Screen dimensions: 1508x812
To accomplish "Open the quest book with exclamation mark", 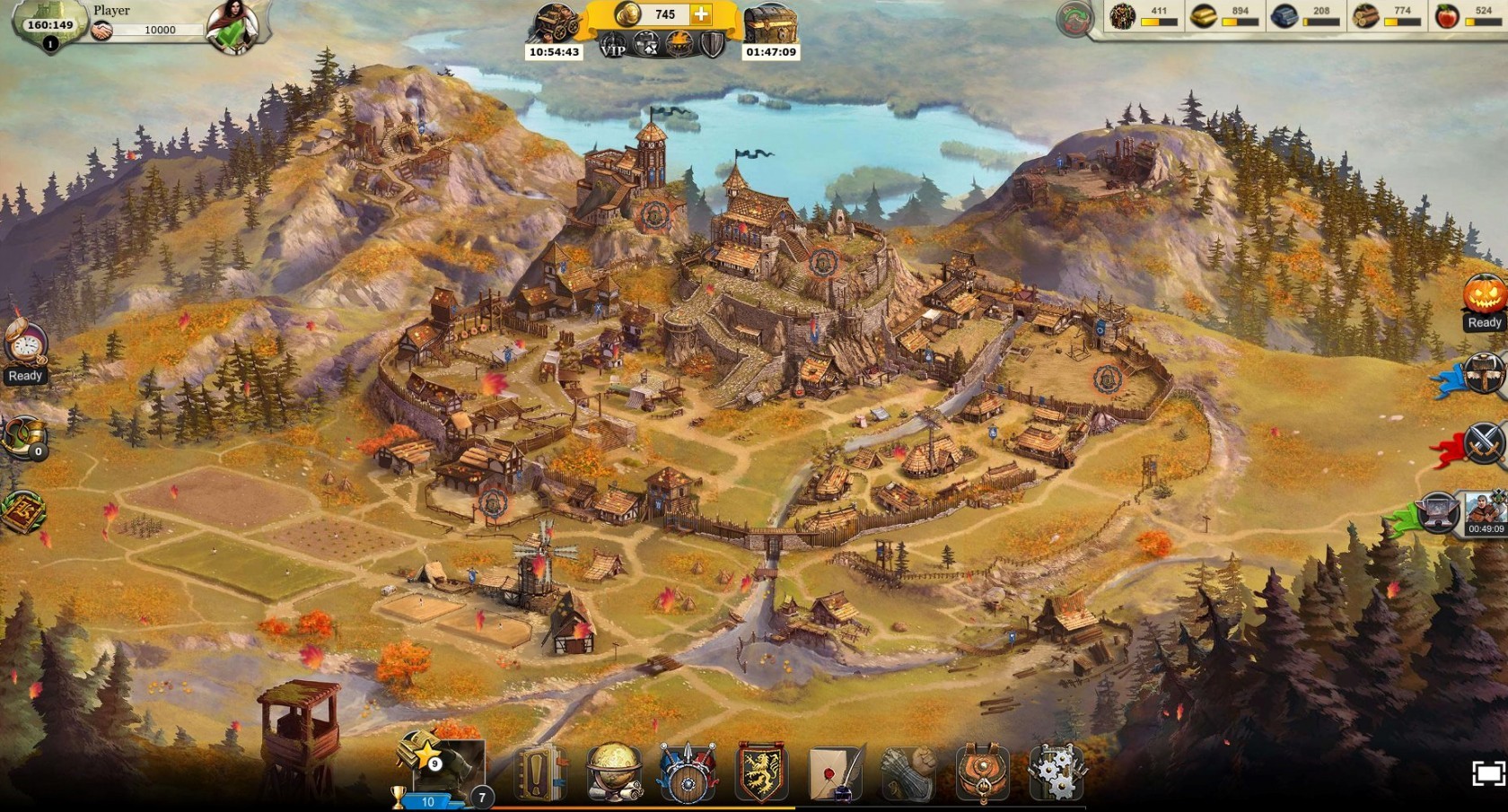I will (541, 773).
